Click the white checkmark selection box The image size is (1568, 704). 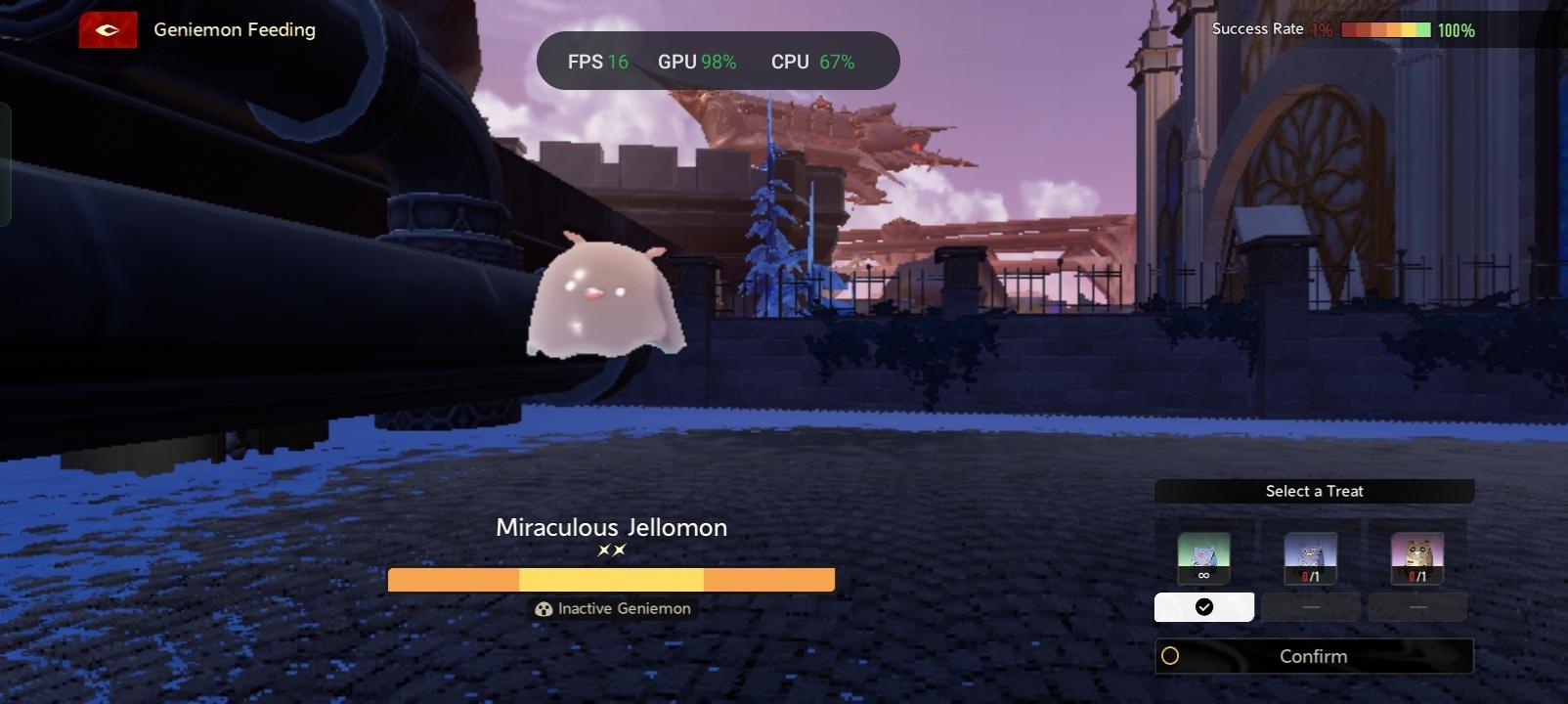(x=1203, y=607)
